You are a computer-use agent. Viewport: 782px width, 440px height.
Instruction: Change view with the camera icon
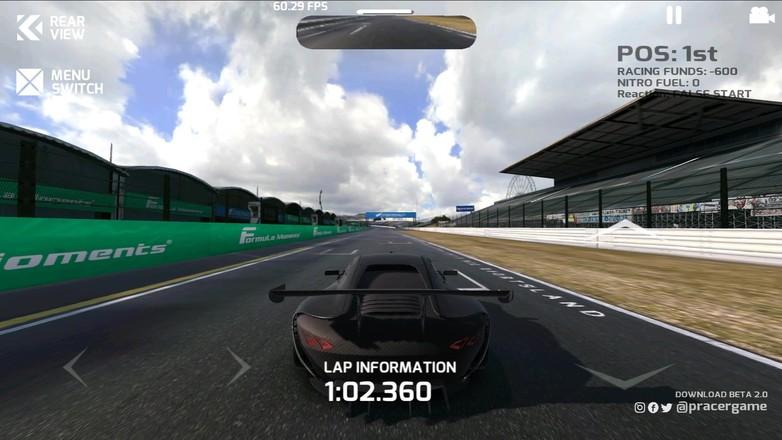761,15
